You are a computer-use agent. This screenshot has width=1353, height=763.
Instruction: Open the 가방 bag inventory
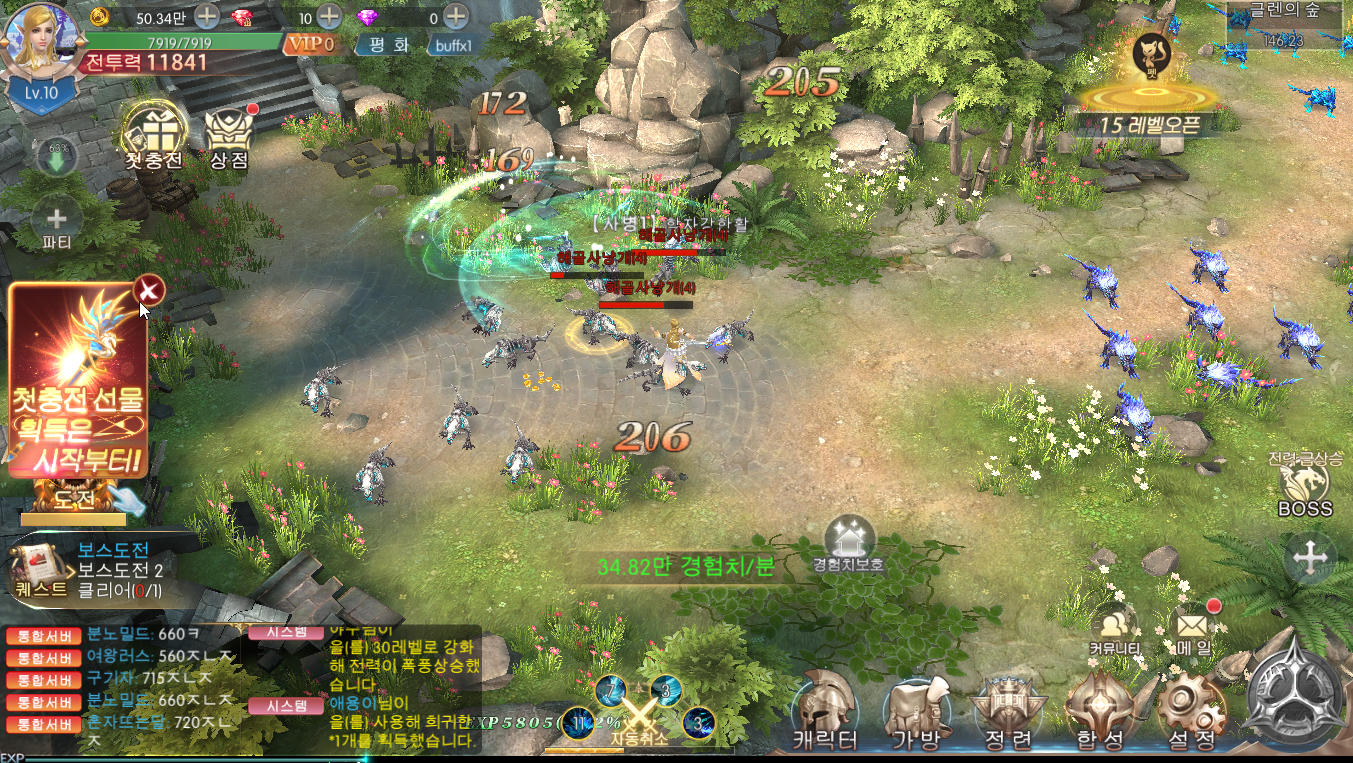click(x=916, y=710)
